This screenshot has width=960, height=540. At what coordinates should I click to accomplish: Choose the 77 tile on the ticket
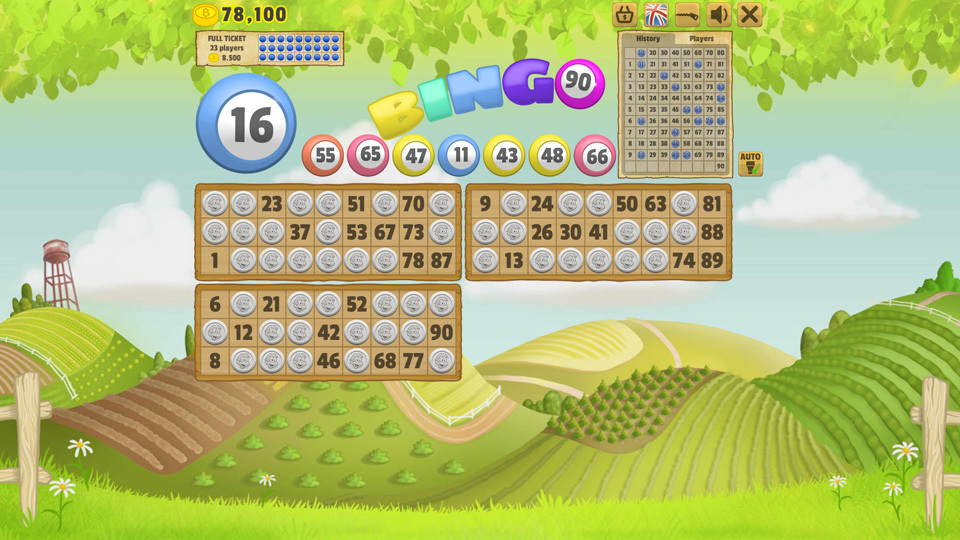coord(413,361)
